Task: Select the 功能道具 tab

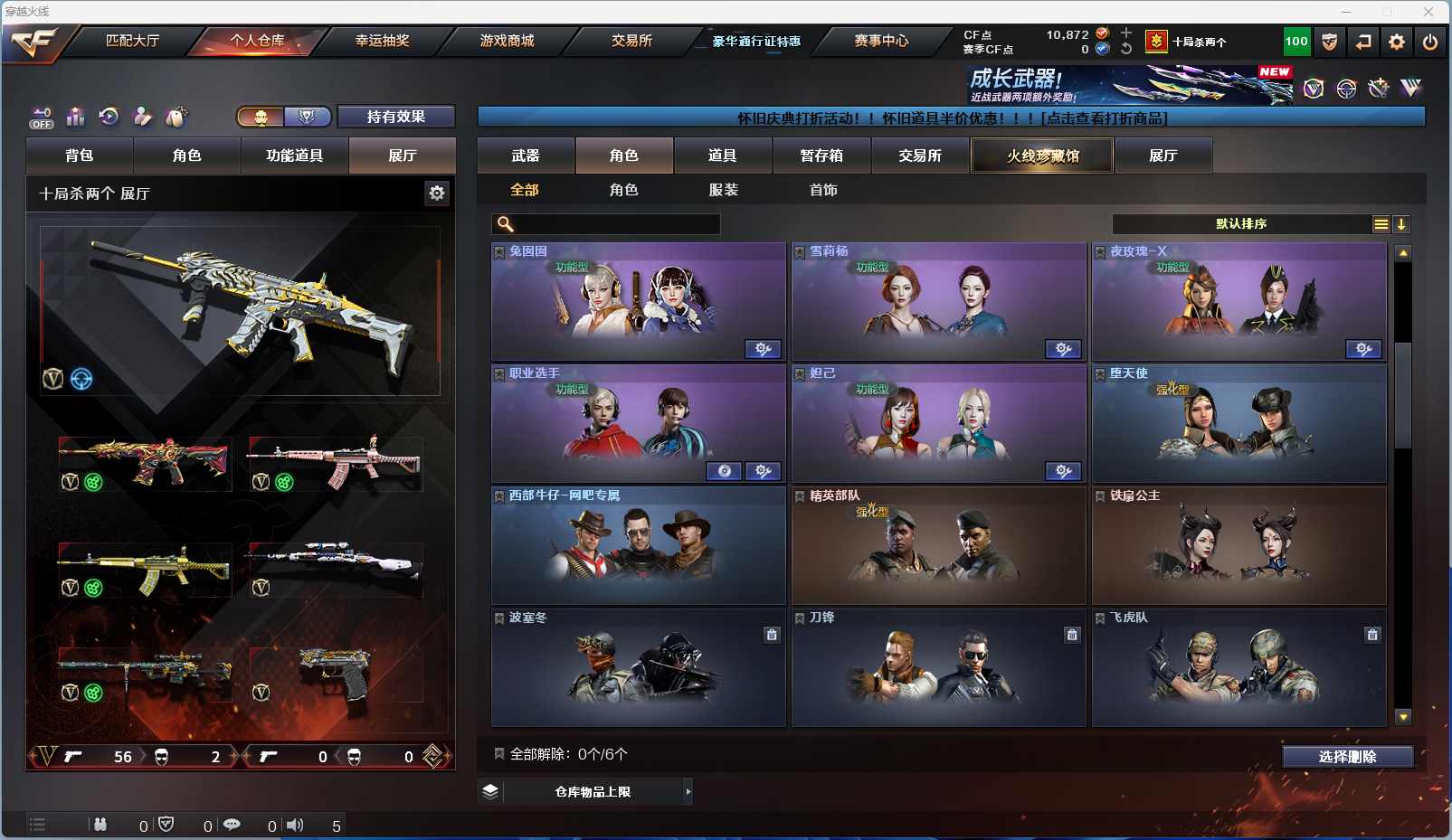Action: point(294,156)
